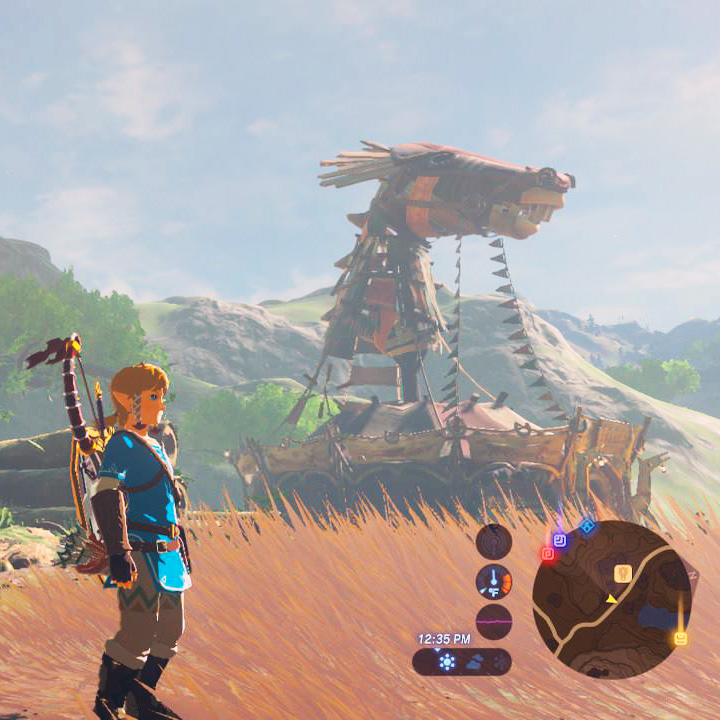Choose the blue diamond marker on minimap
Image resolution: width=720 pixels, height=720 pixels.
[587, 526]
